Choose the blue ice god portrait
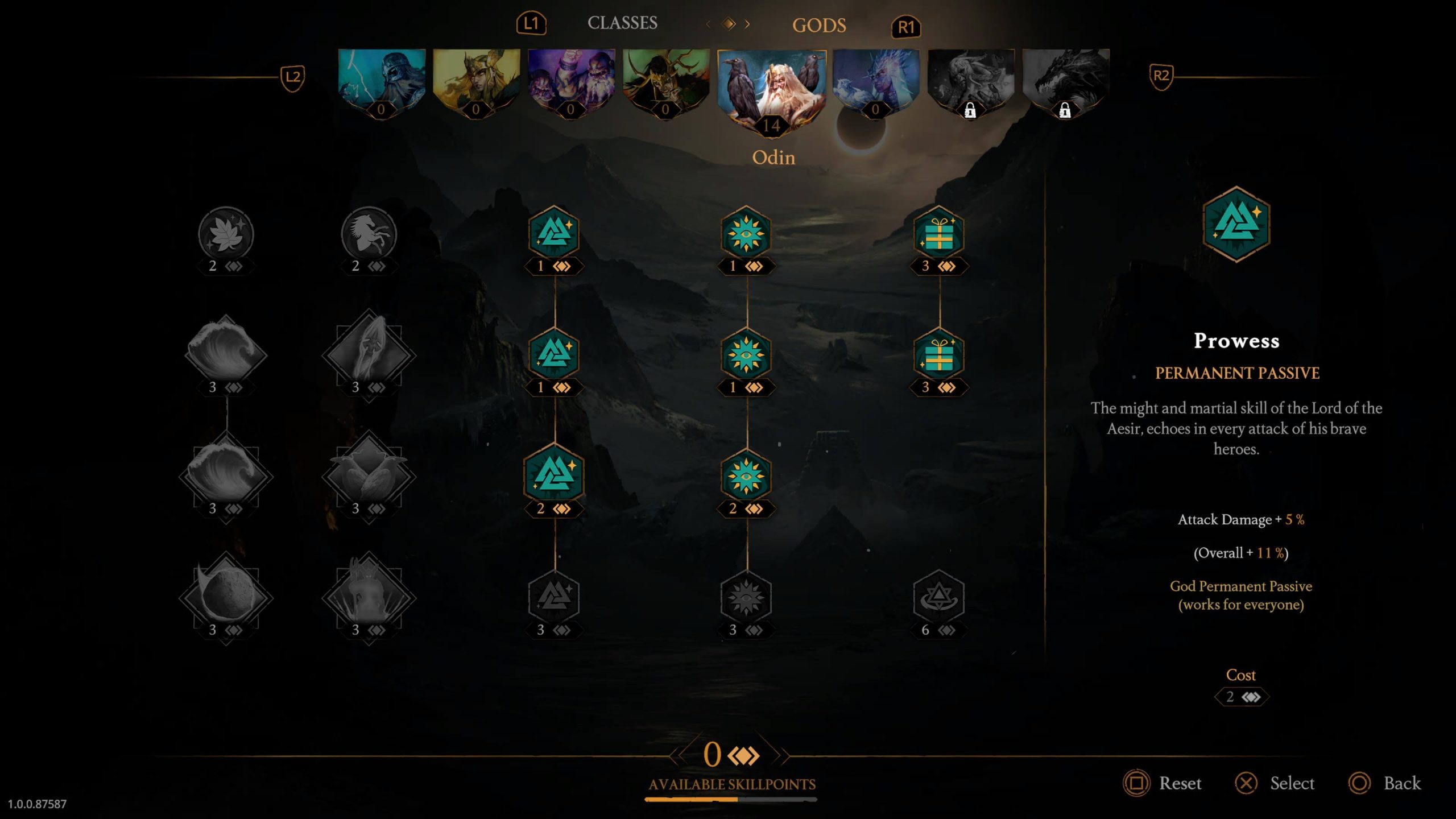 (875, 81)
